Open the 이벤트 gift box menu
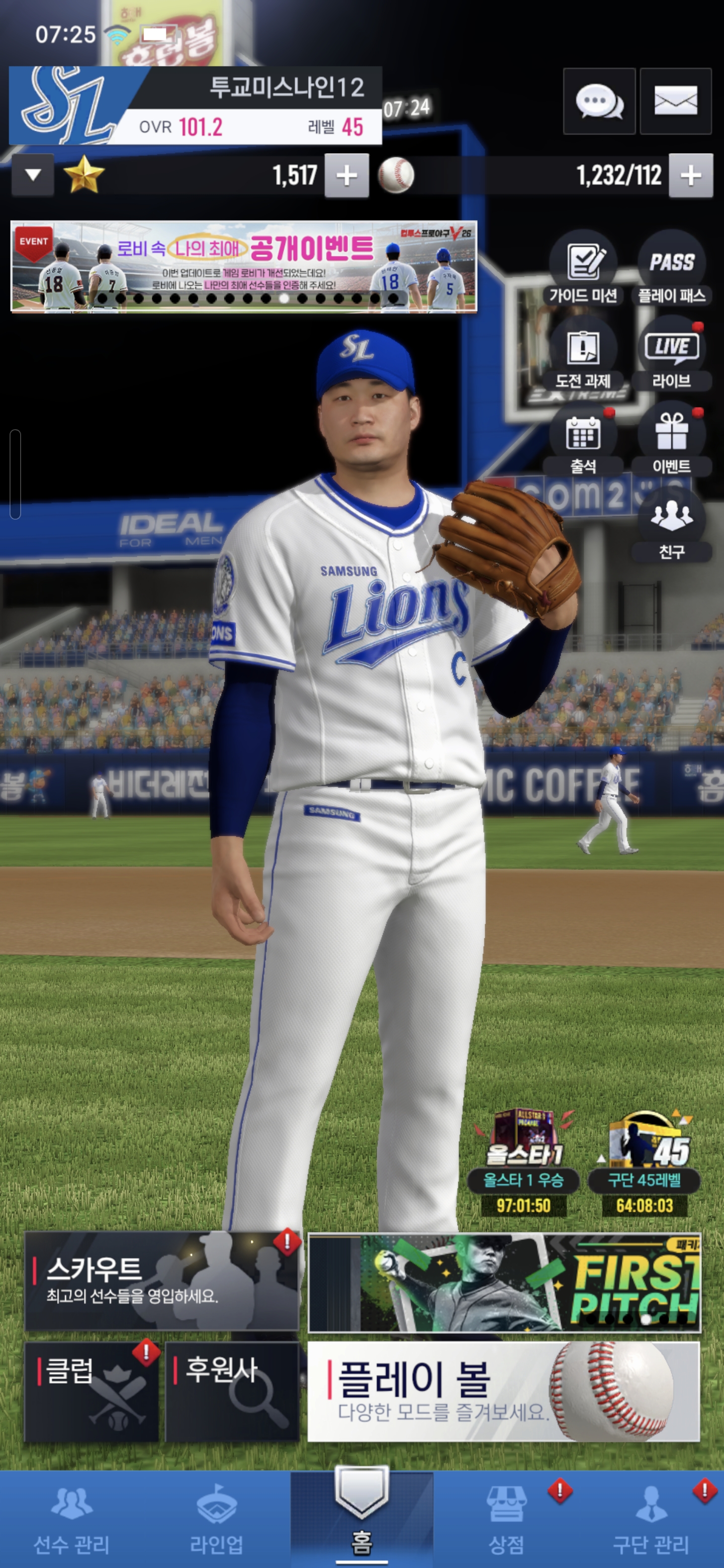The width and height of the screenshot is (724, 1568). tap(672, 439)
